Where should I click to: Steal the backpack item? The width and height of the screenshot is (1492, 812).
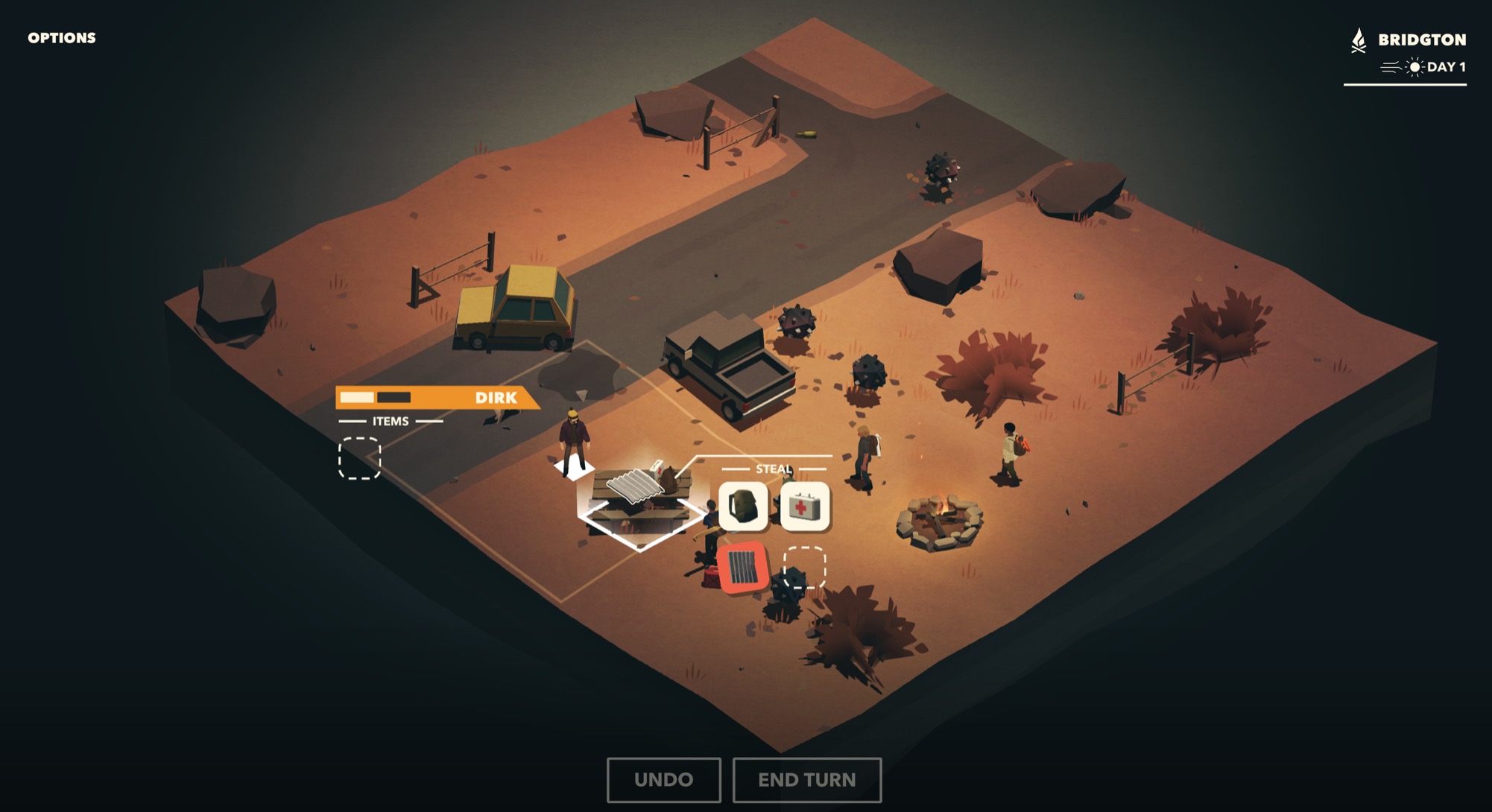743,507
